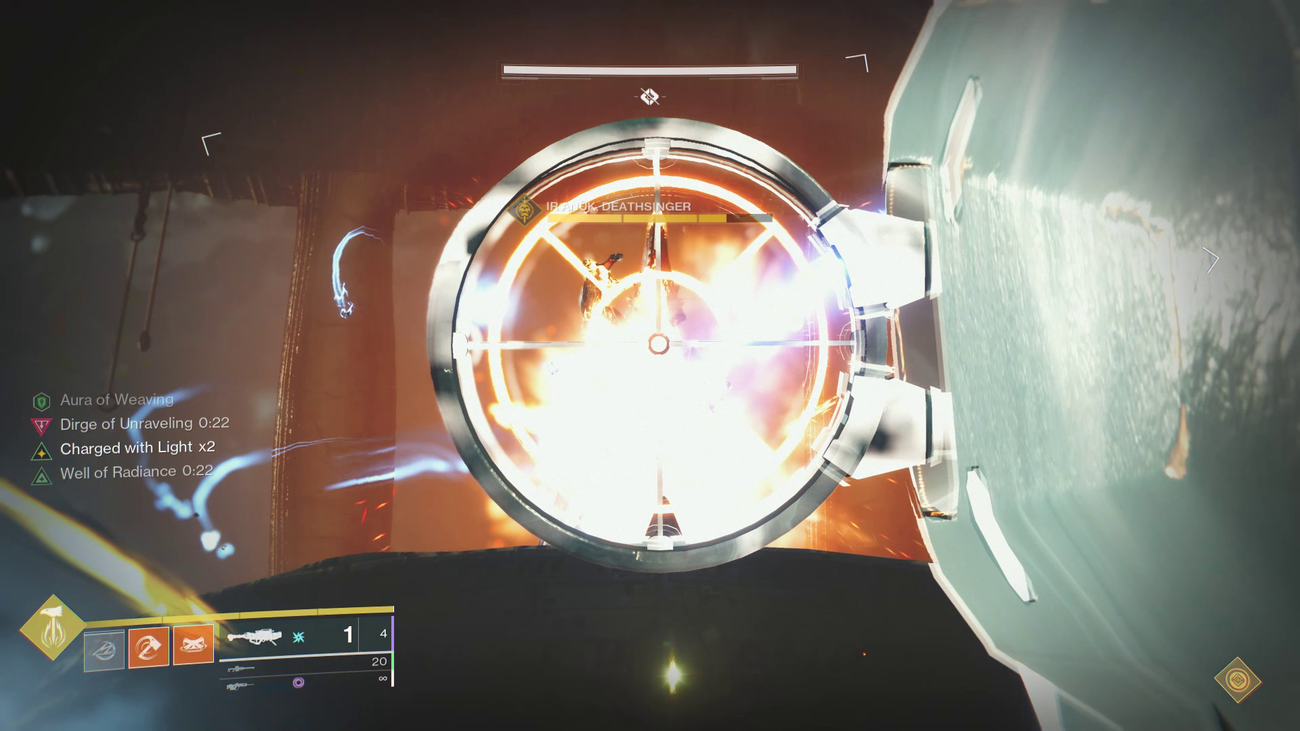The image size is (1300, 731).
Task: Click the infinity ammo symbol
Action: [x=383, y=678]
